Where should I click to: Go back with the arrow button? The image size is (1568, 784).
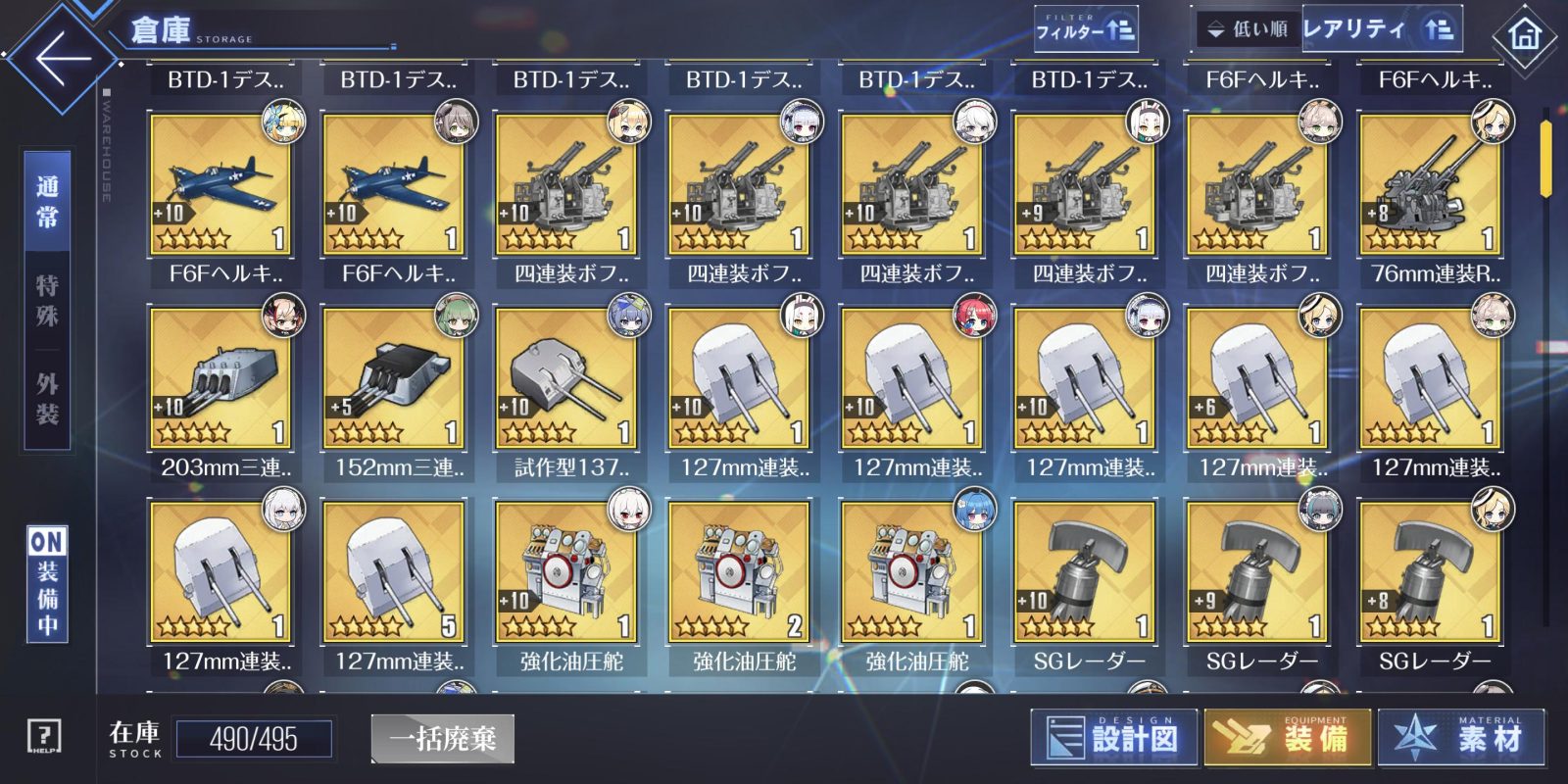click(x=62, y=57)
